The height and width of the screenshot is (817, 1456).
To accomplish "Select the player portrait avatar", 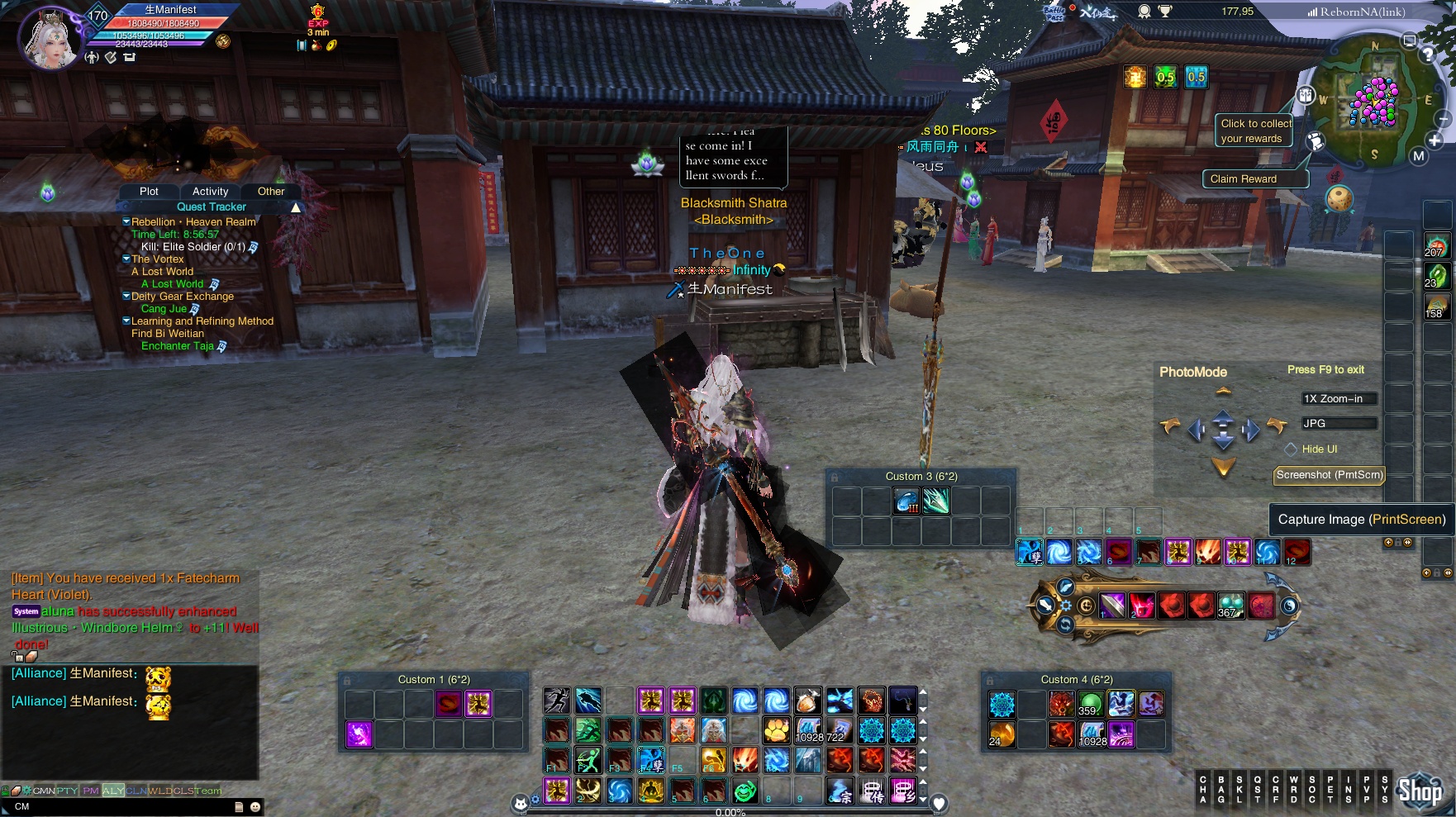I will [51, 38].
